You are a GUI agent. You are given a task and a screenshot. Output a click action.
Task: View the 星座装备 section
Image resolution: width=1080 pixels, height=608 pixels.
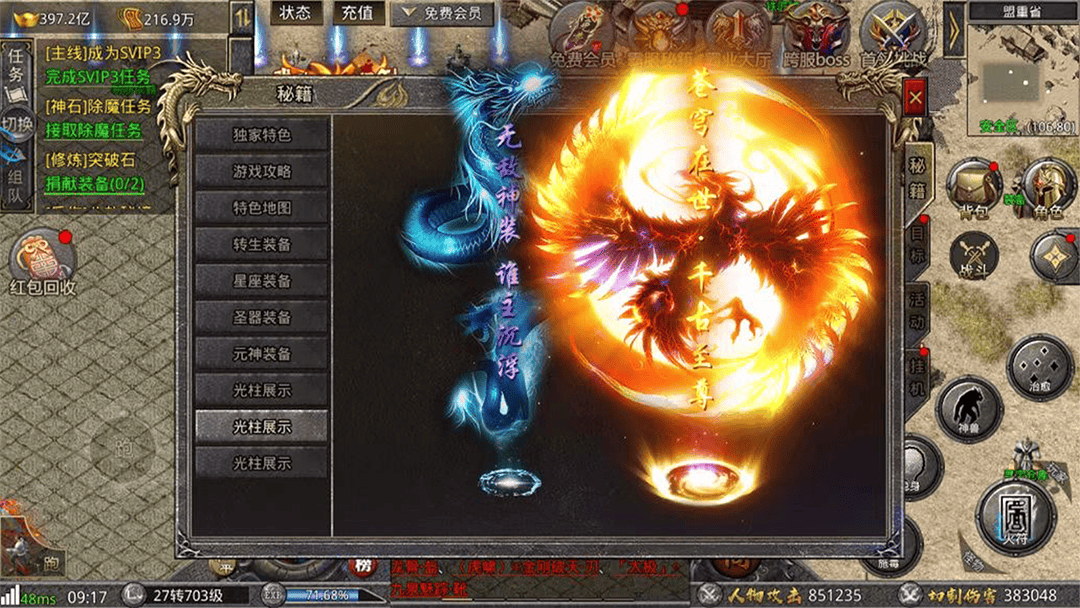pos(262,281)
